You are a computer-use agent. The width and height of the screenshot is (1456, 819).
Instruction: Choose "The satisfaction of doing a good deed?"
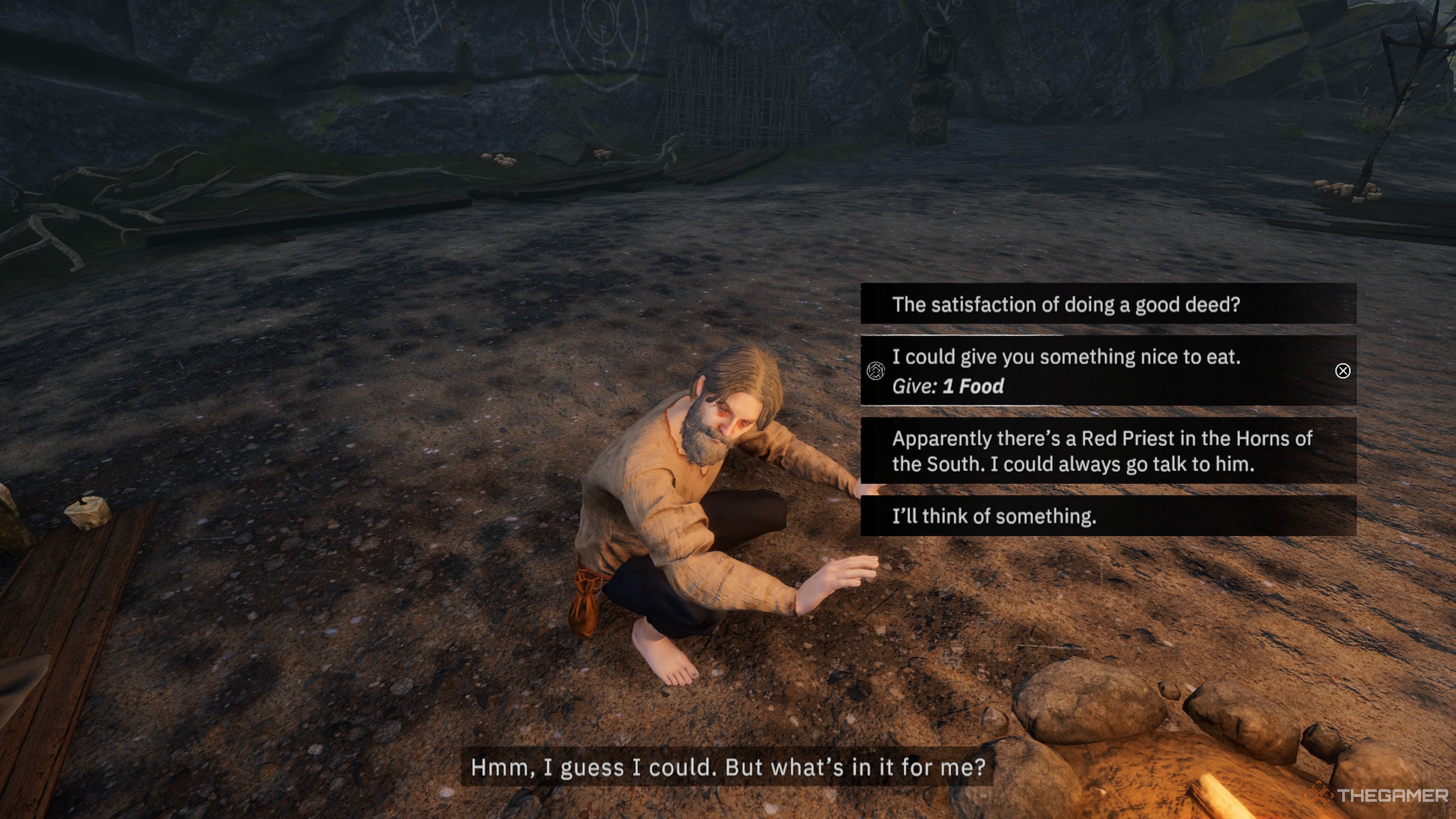(1108, 304)
